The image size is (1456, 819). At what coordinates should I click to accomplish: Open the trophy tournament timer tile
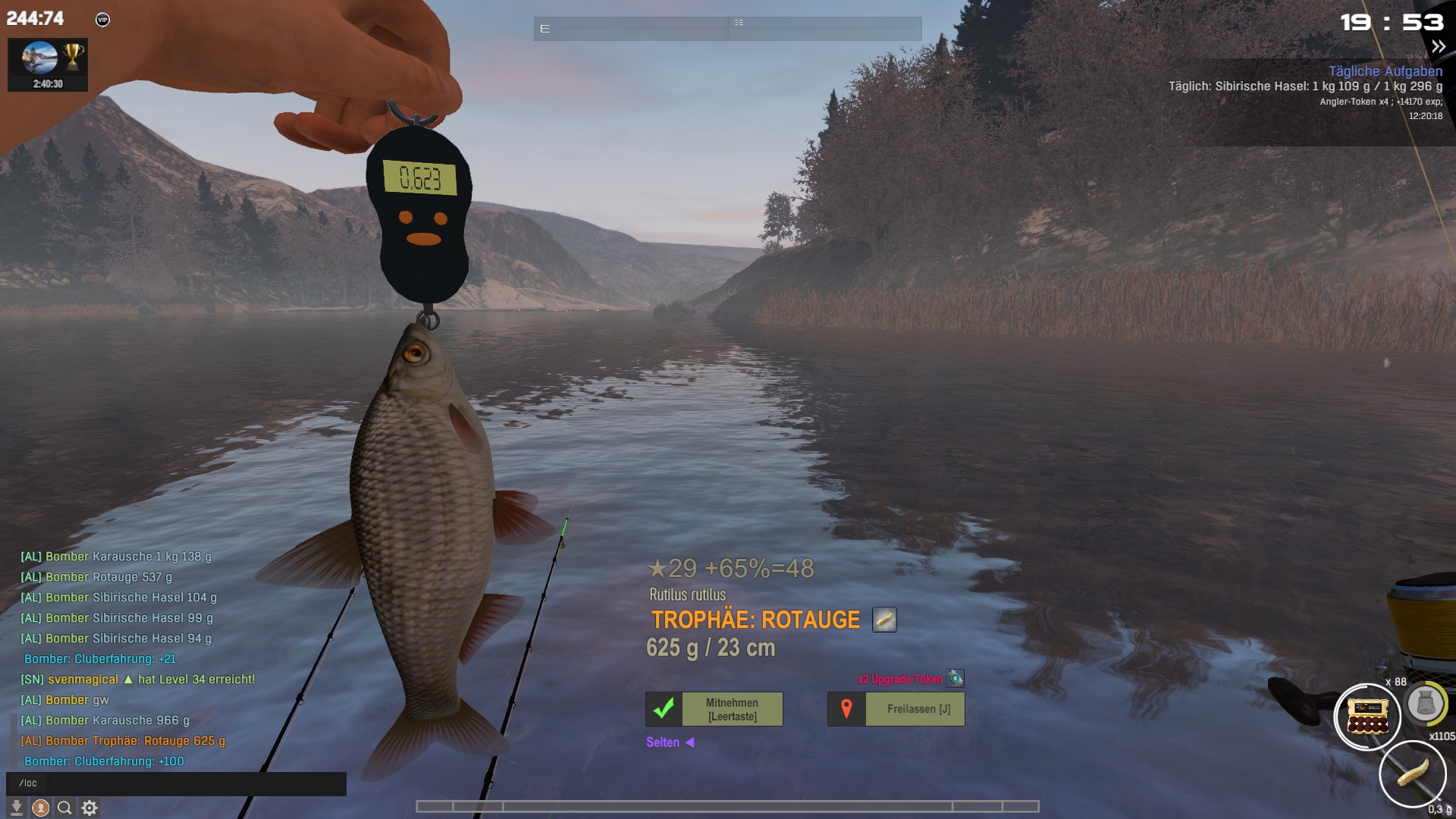(x=48, y=65)
